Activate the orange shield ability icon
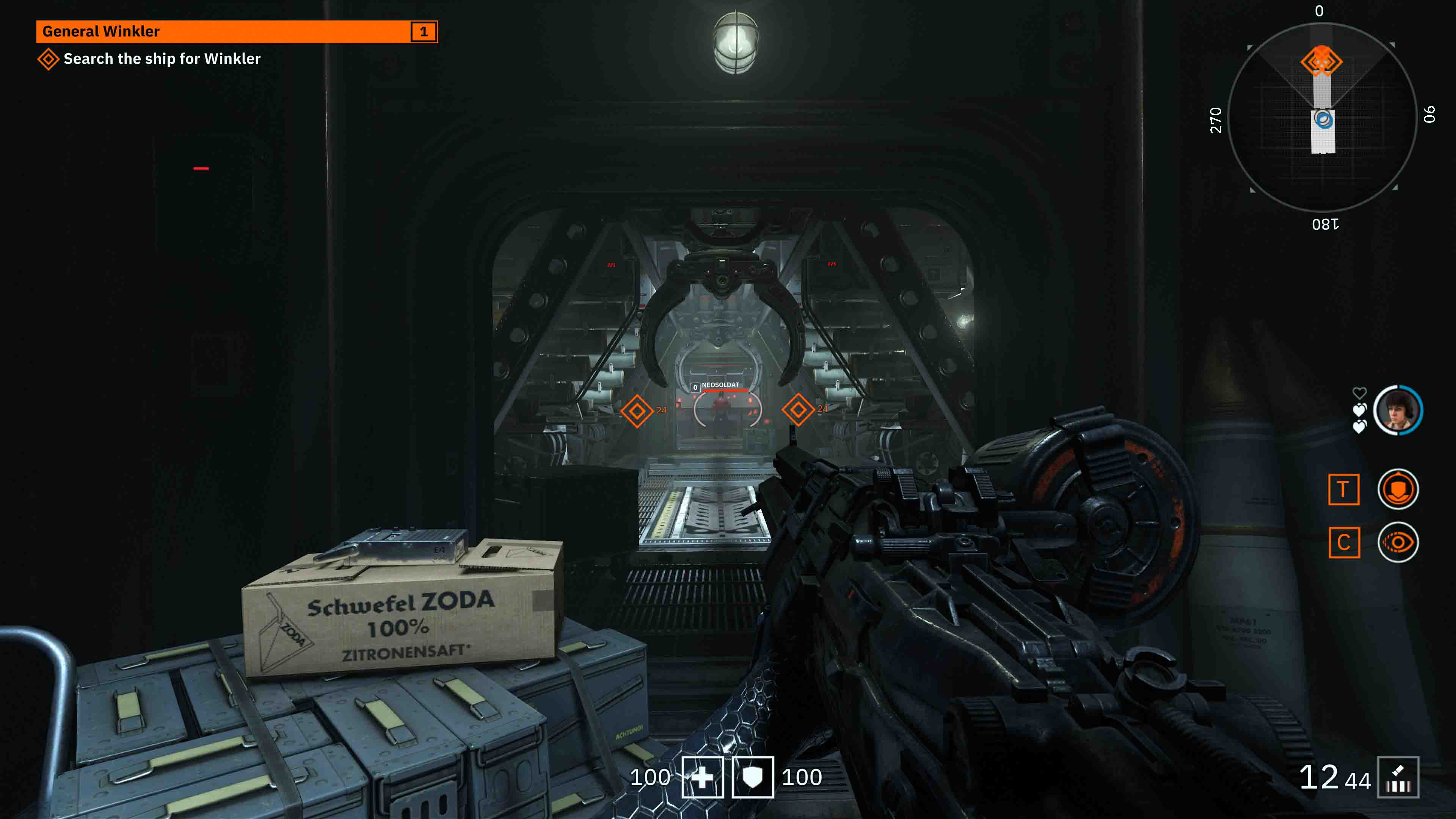Viewport: 1456px width, 819px height. pos(1398,490)
